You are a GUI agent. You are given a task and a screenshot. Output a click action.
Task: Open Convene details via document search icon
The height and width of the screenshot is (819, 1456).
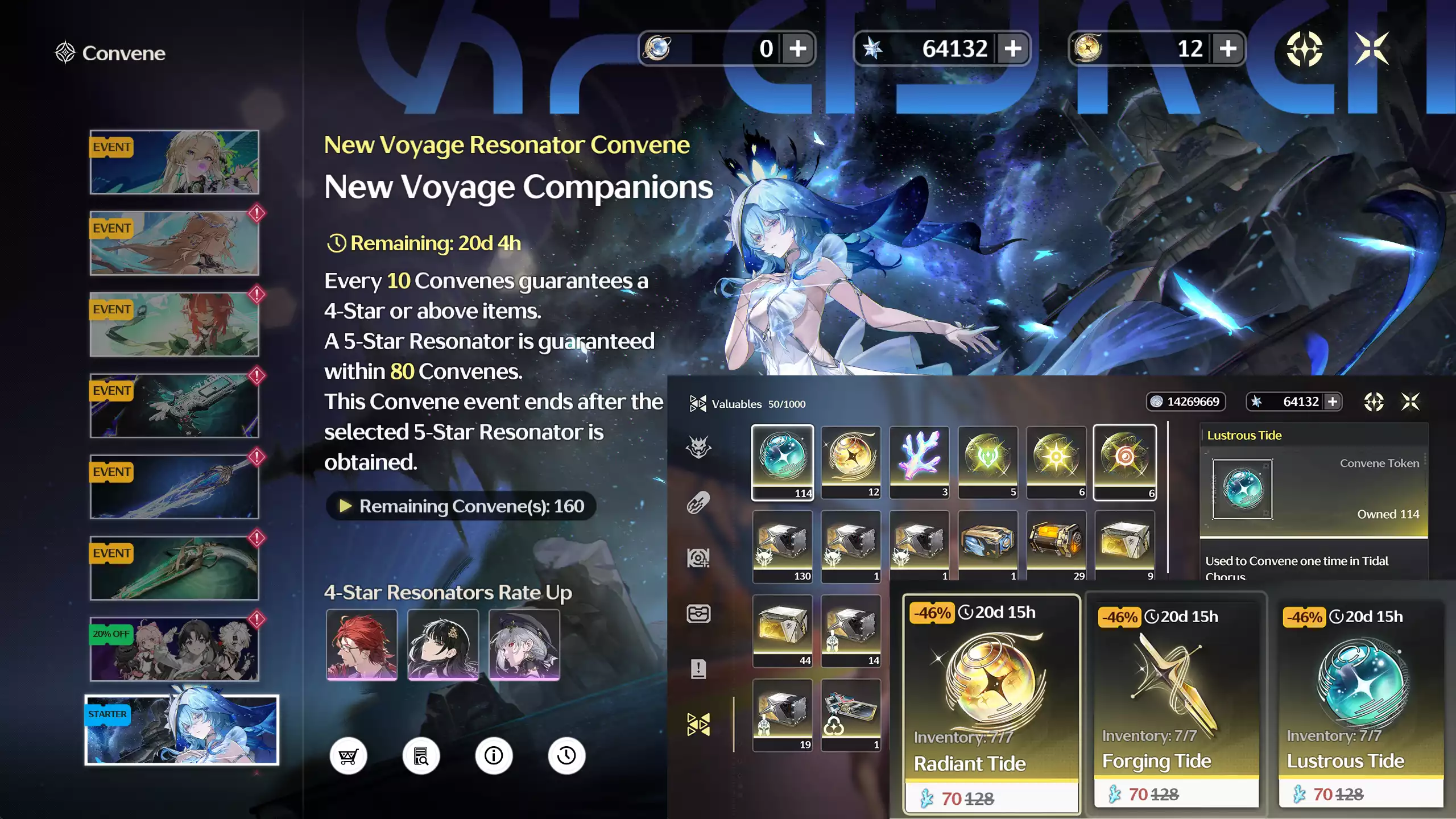[421, 755]
